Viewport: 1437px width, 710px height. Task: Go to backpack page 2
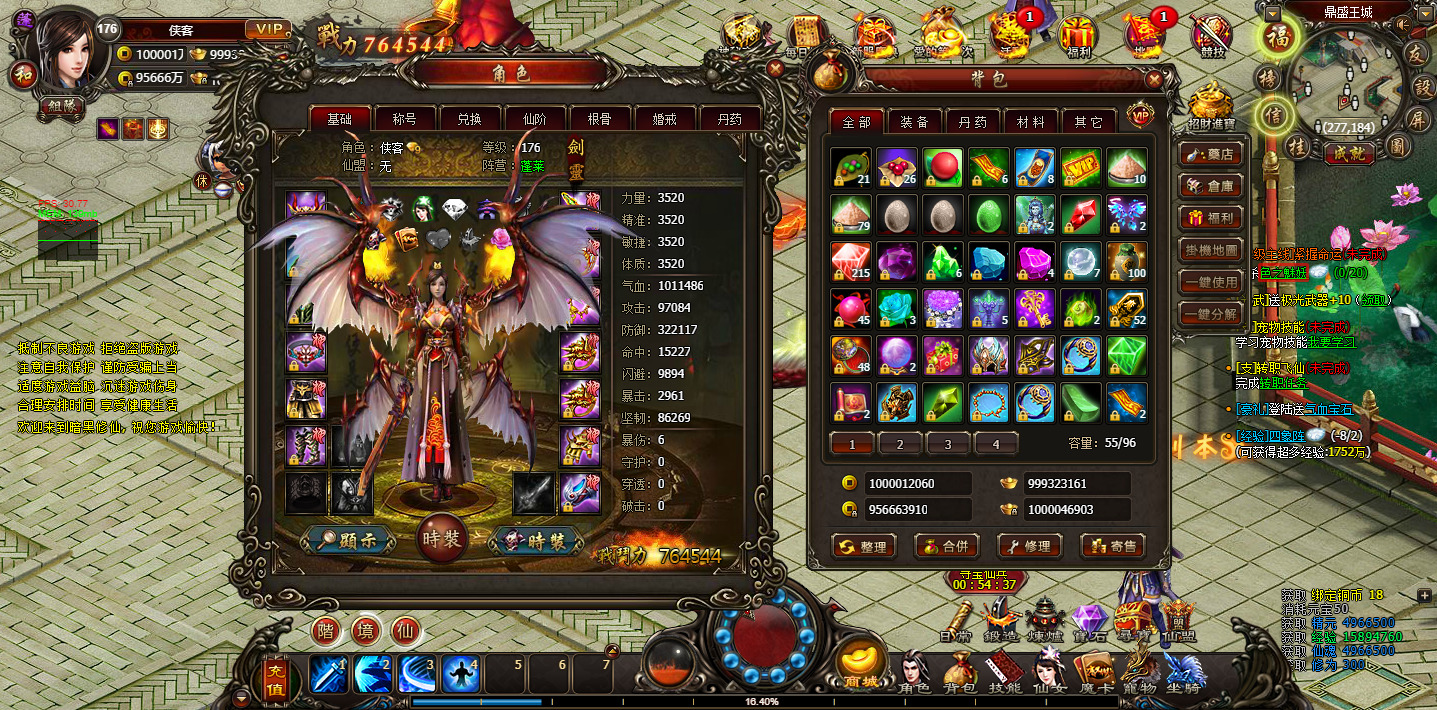coord(900,444)
